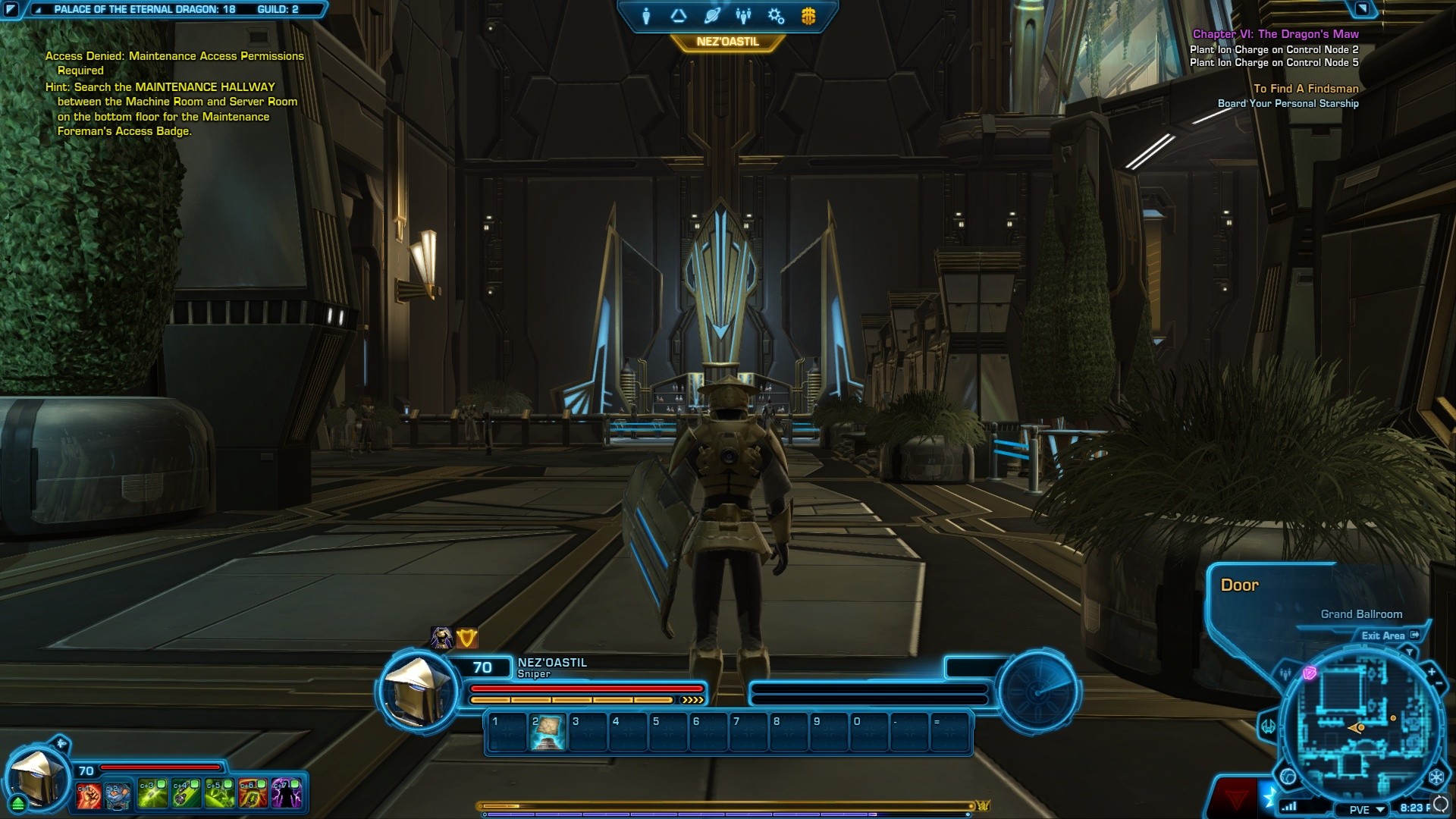Open the three-person social menu

tap(743, 16)
